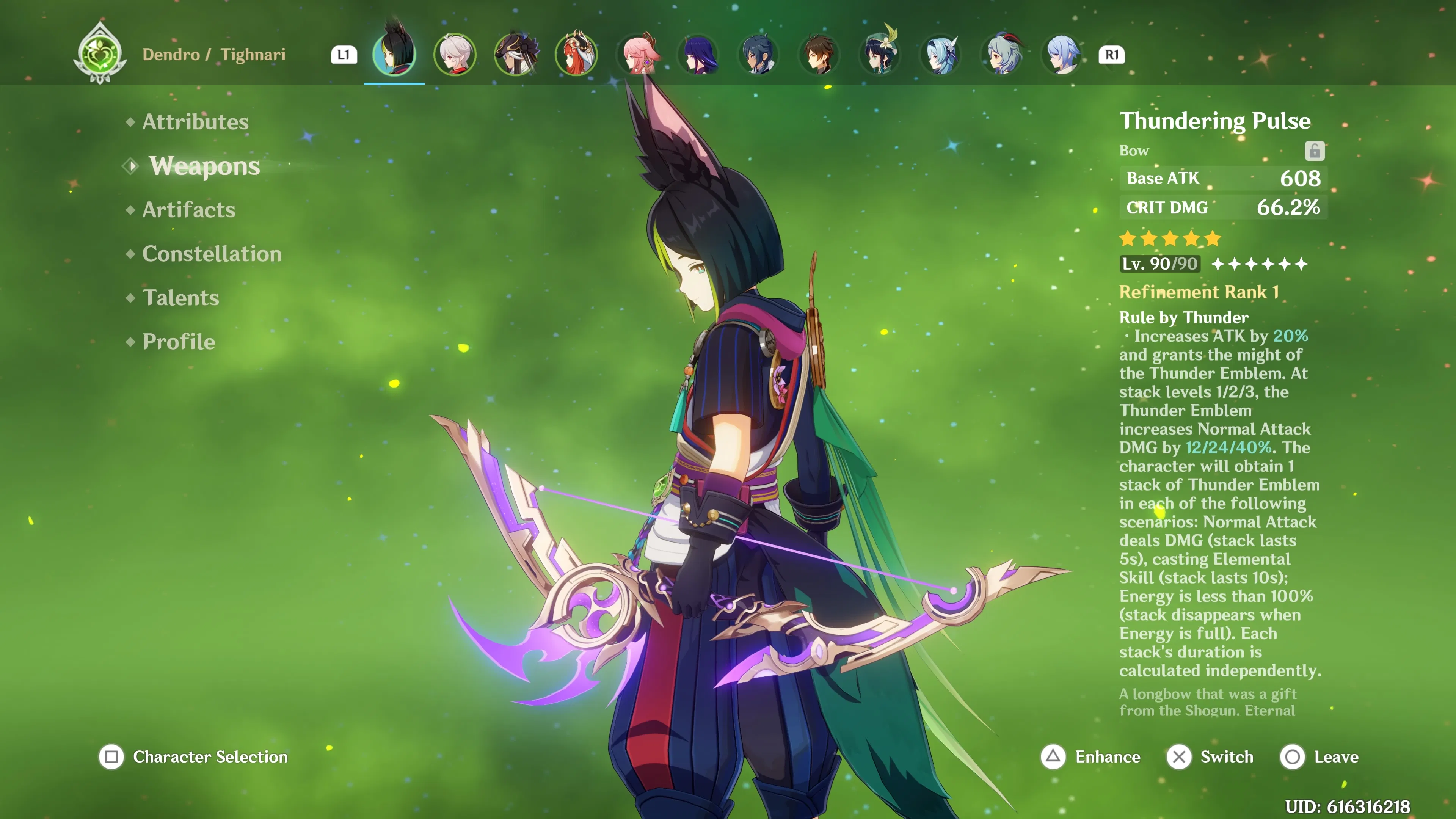1456x819 pixels.
Task: Click the L1 page navigation button
Action: [x=344, y=54]
